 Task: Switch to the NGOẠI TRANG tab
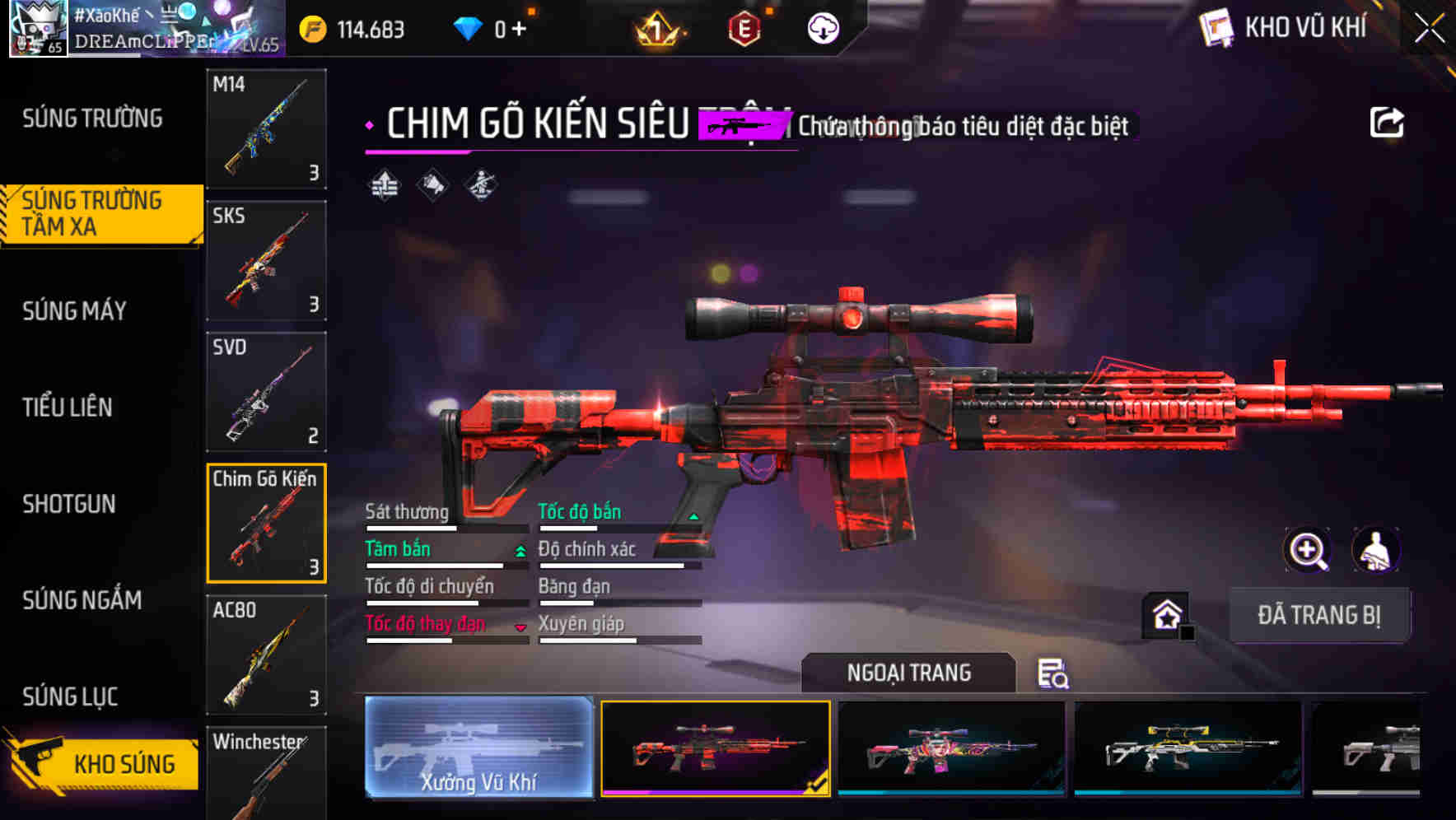point(909,673)
